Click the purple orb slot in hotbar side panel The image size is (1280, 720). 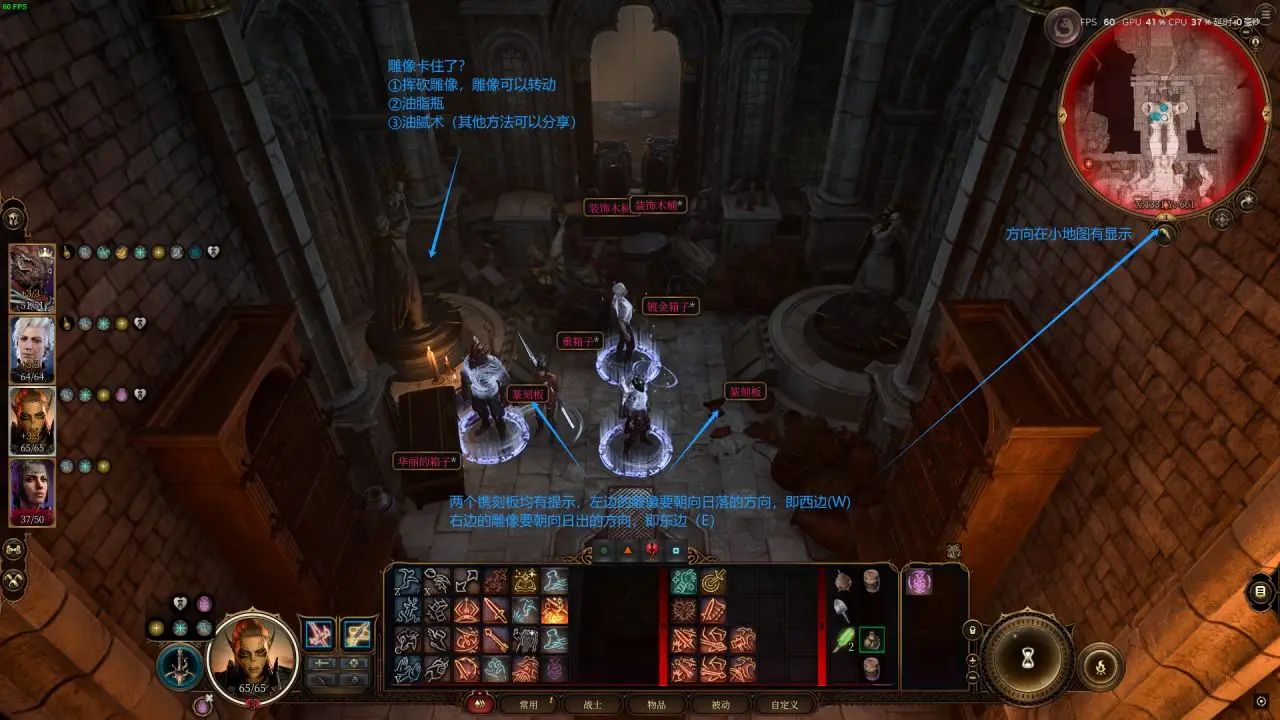click(x=920, y=583)
